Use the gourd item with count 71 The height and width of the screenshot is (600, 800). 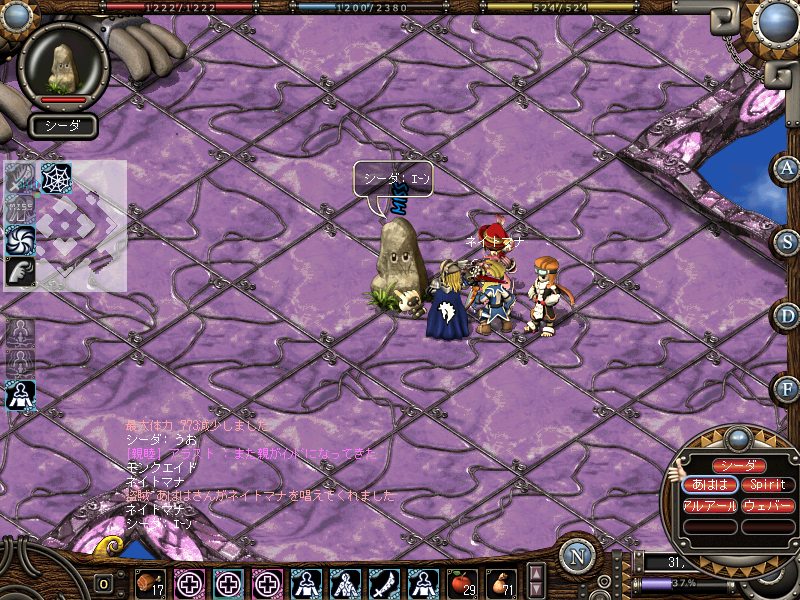coord(501,582)
